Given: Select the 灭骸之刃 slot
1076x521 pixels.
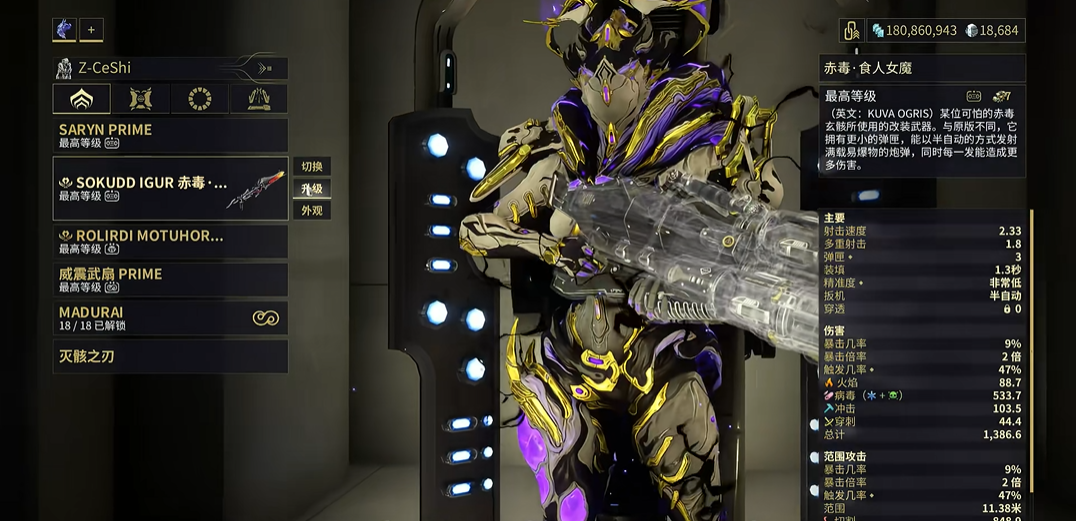Looking at the screenshot, I should tap(170, 356).
